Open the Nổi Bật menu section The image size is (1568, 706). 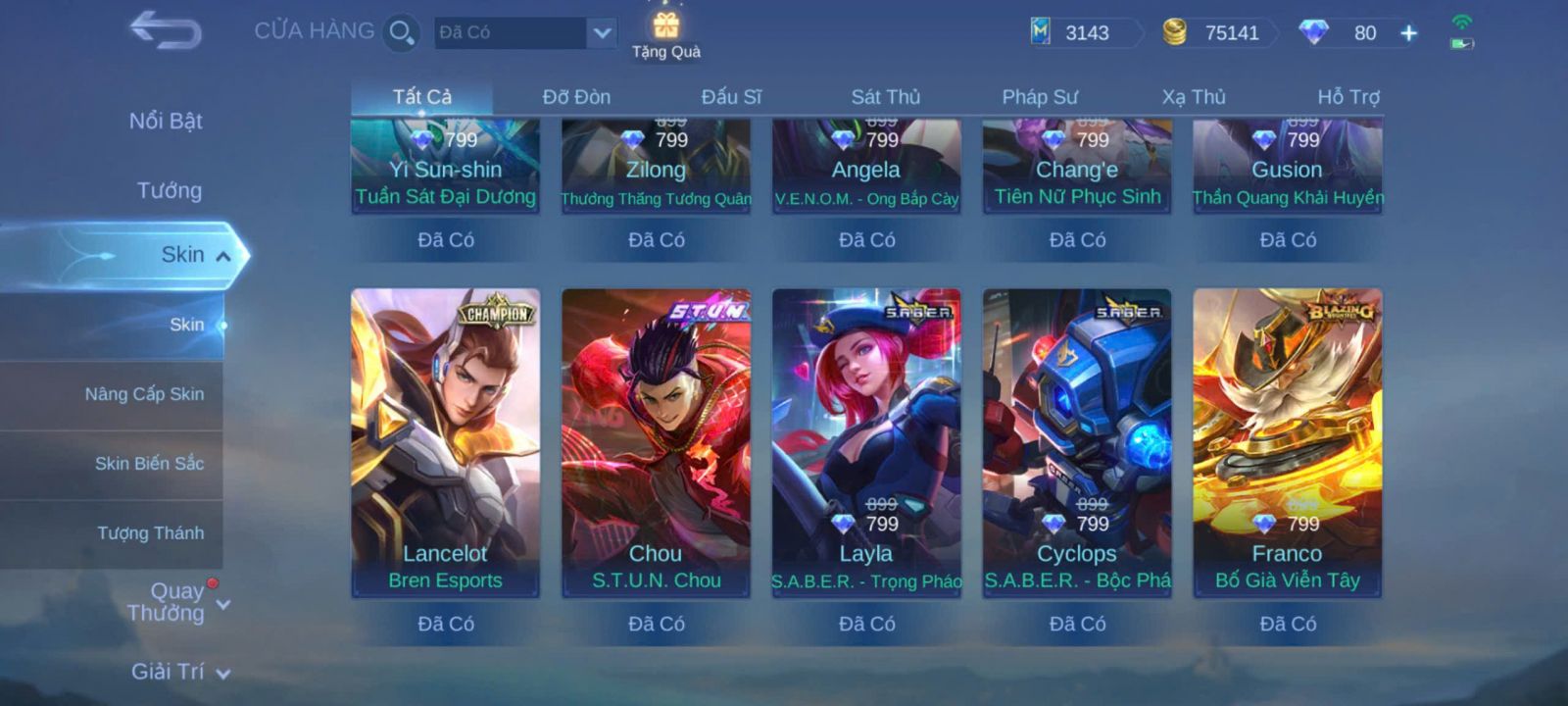pos(166,122)
